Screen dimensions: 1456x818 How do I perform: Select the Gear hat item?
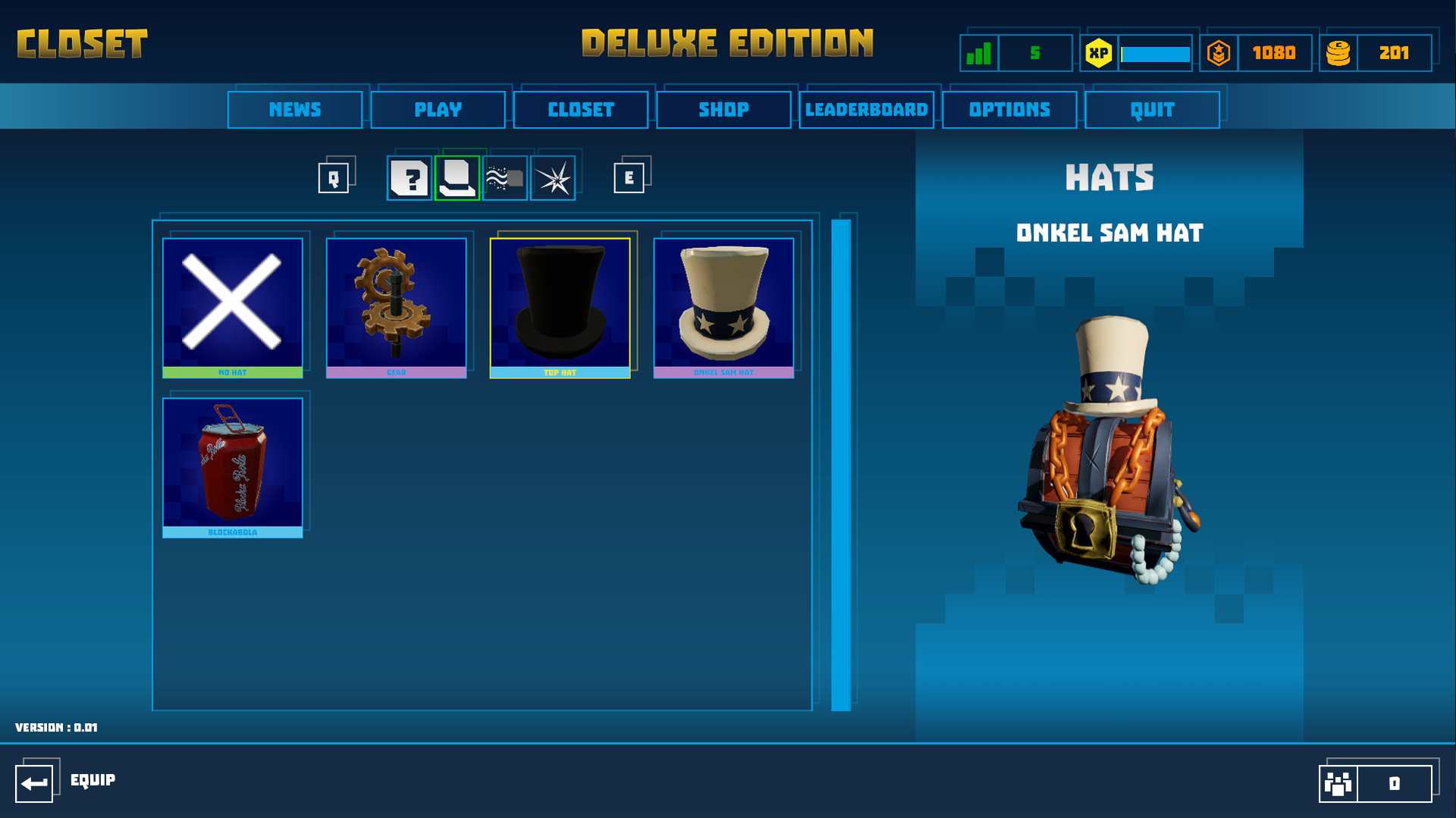pyautogui.click(x=397, y=303)
